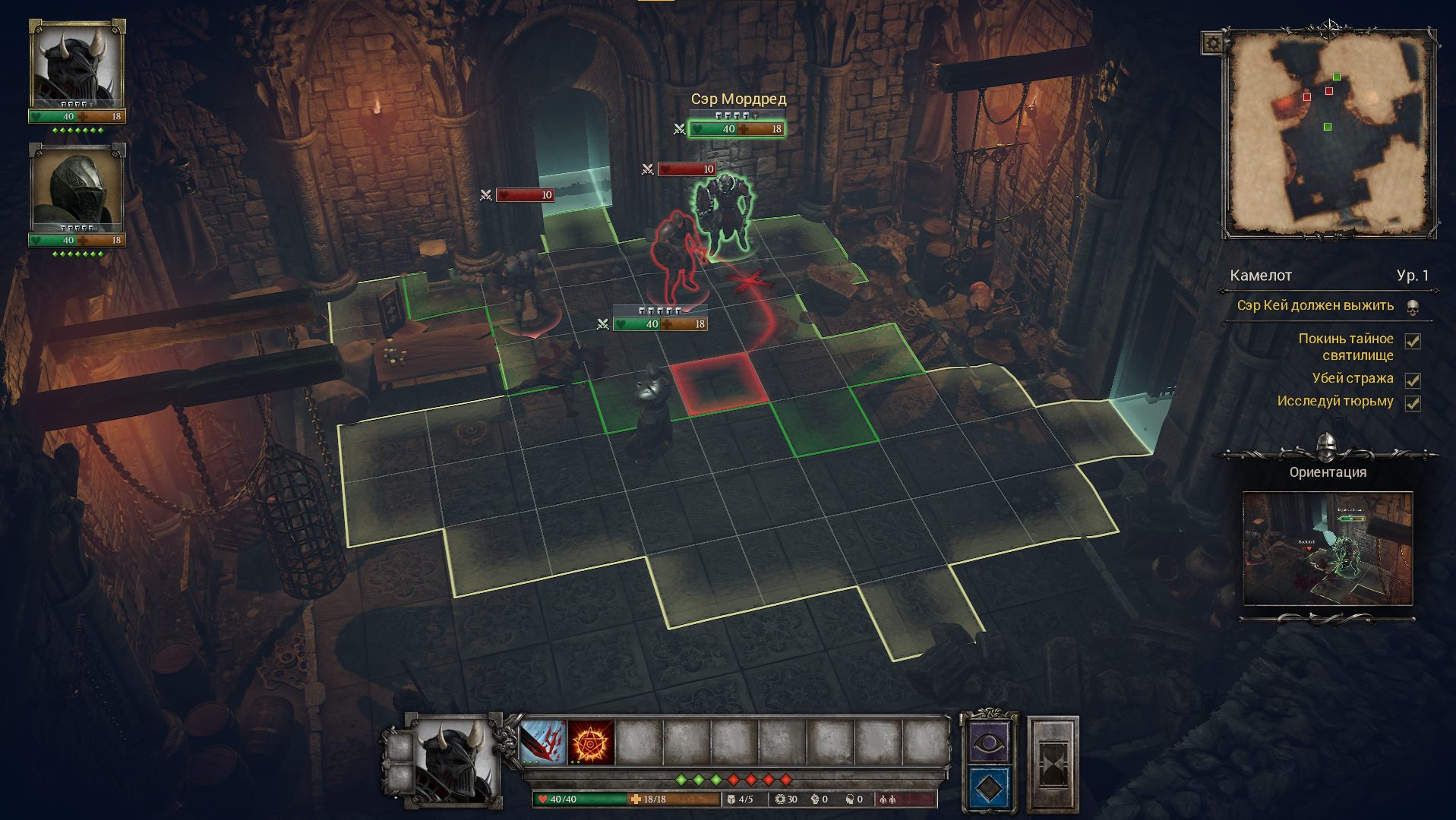1456x820 pixels.
Task: End turn with the hourglass button
Action: pyautogui.click(x=1053, y=762)
